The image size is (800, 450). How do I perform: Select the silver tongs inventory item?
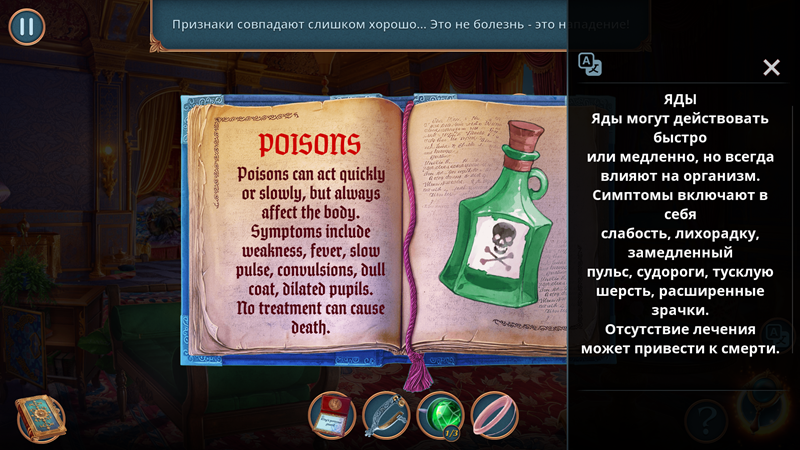(386, 415)
